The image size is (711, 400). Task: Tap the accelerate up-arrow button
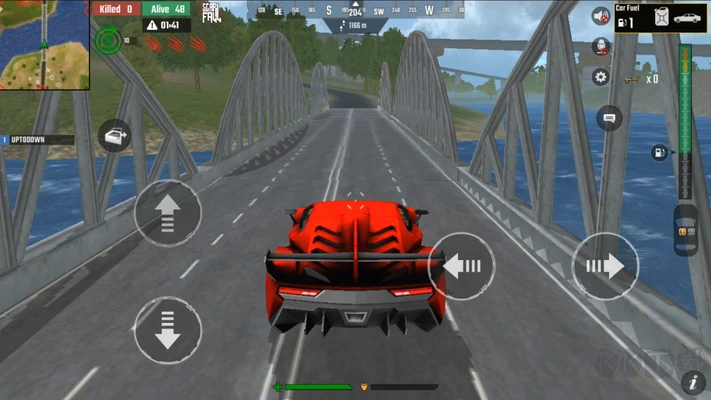167,212
